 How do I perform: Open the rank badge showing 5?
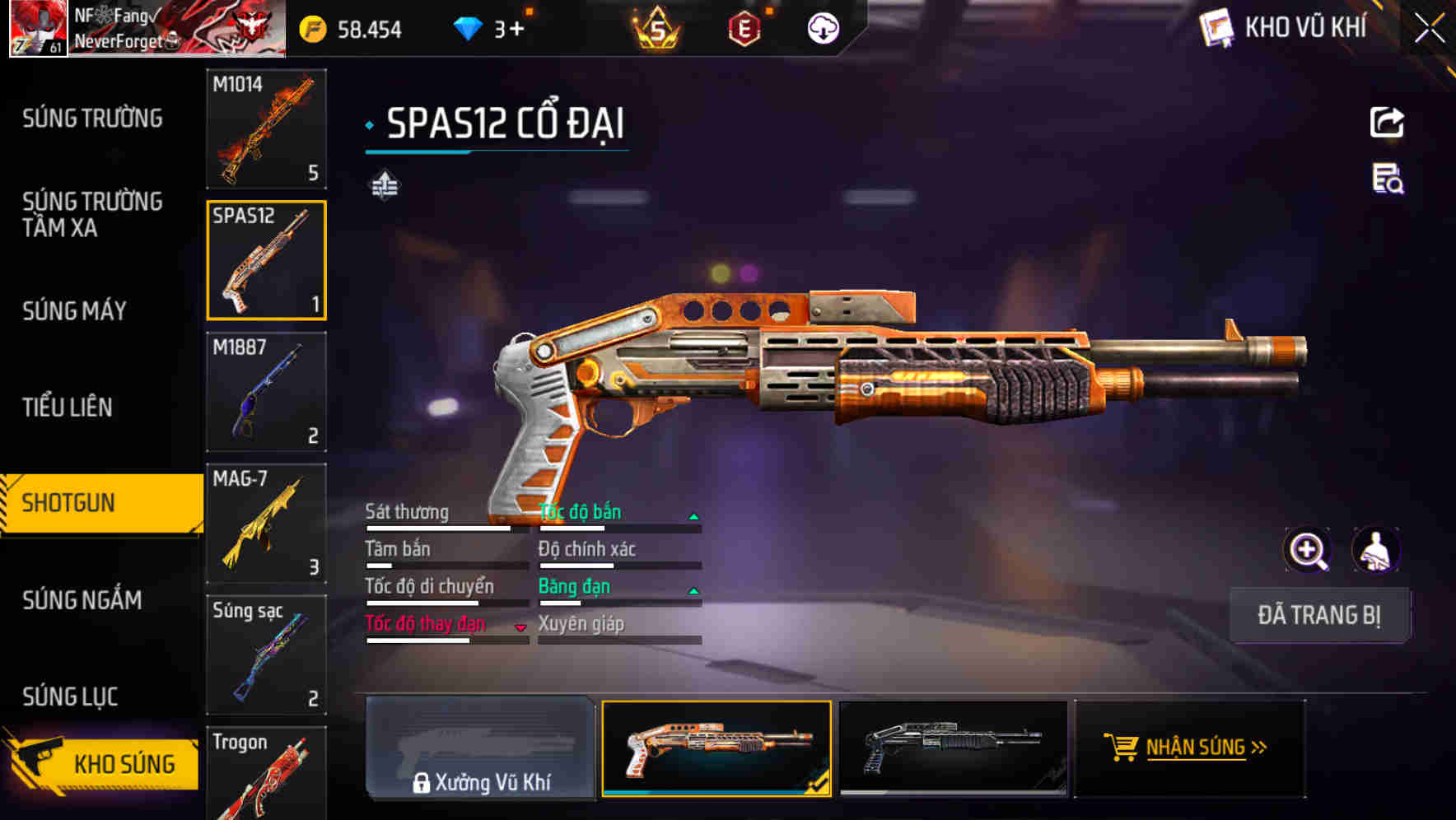(x=656, y=27)
